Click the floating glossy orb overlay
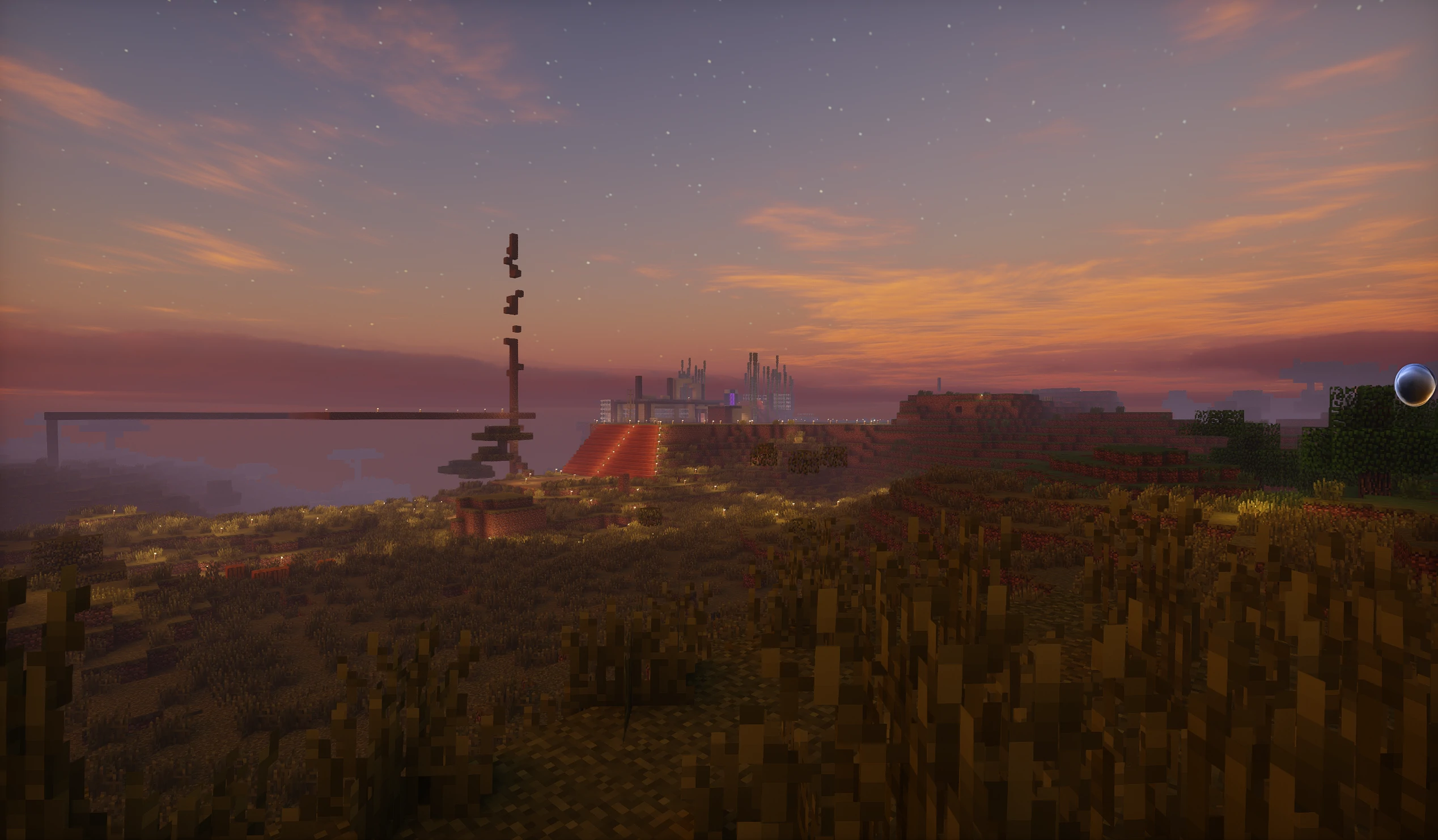Screen dimensions: 1438x840 (x=1414, y=385)
